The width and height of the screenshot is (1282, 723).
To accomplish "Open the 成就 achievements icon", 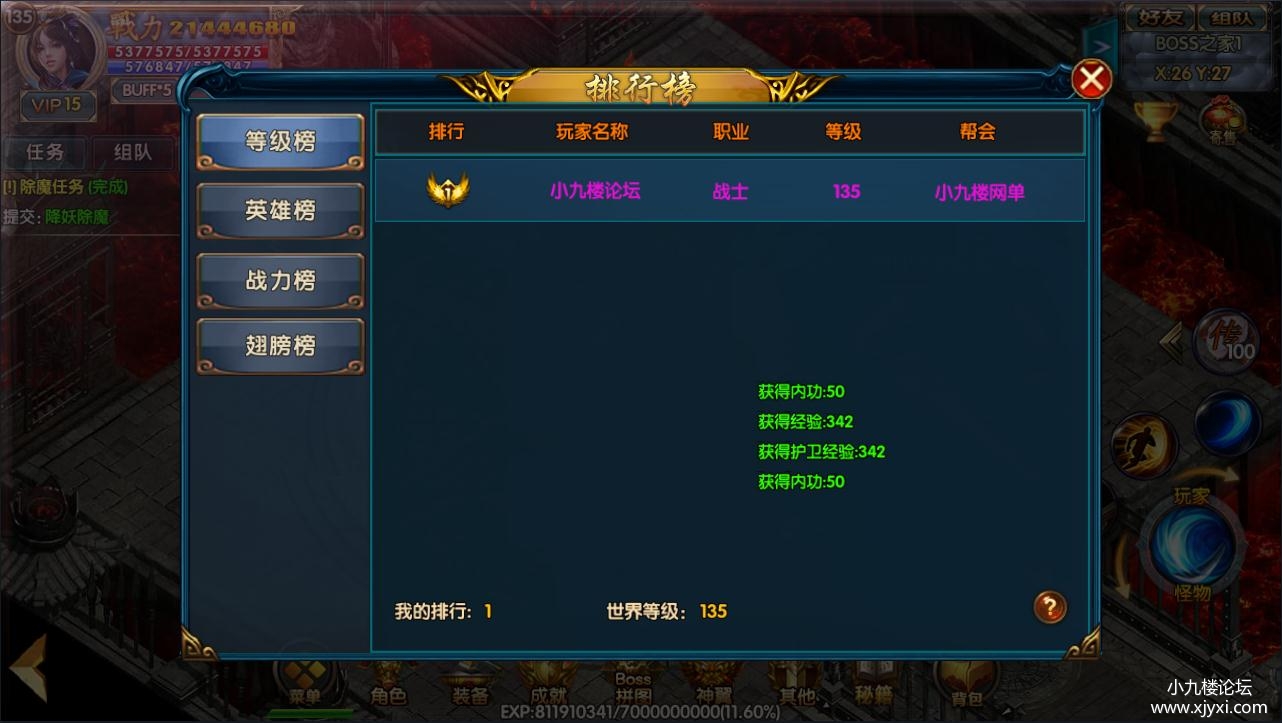I will [548, 685].
